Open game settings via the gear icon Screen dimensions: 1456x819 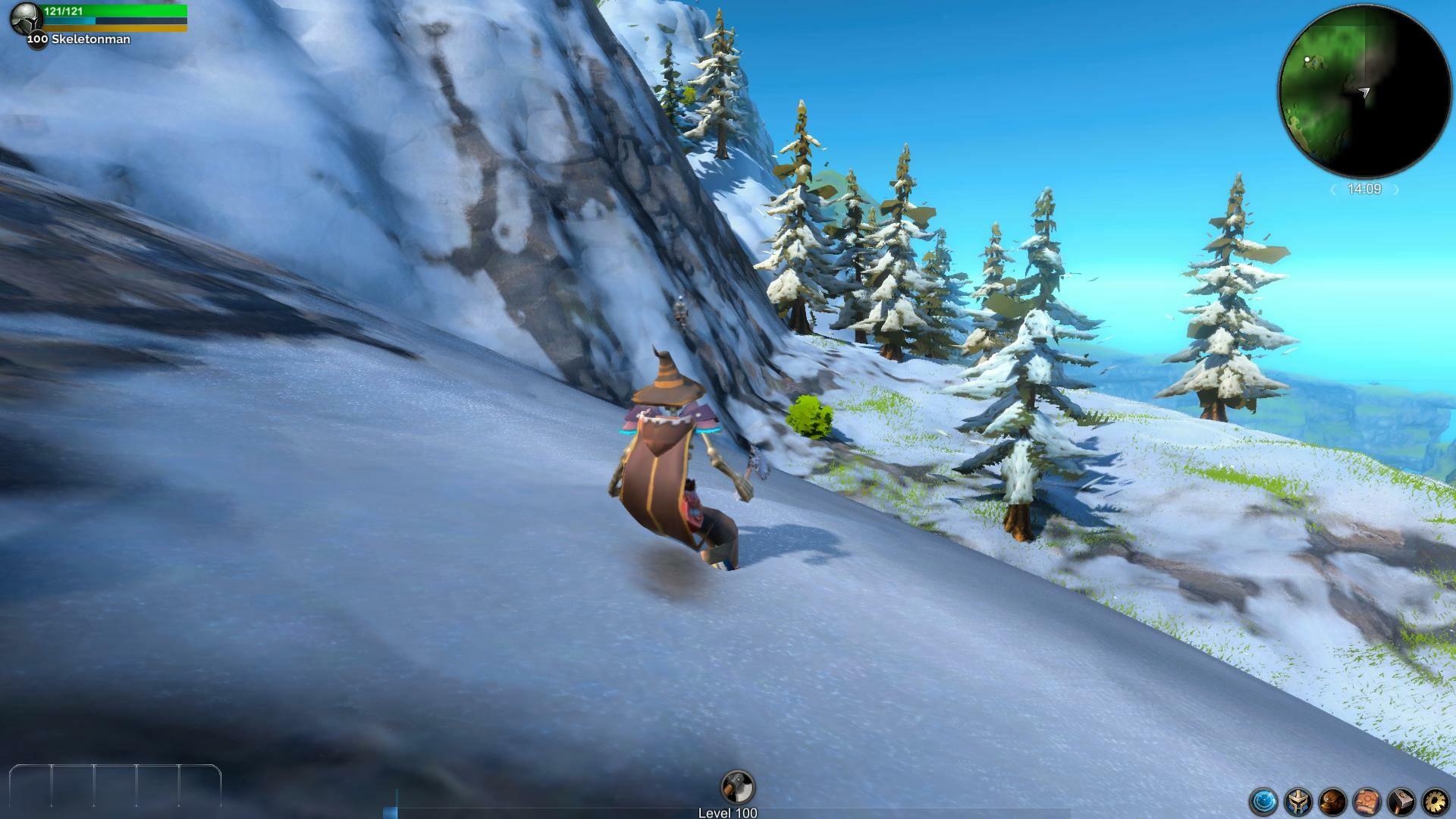click(x=1436, y=802)
